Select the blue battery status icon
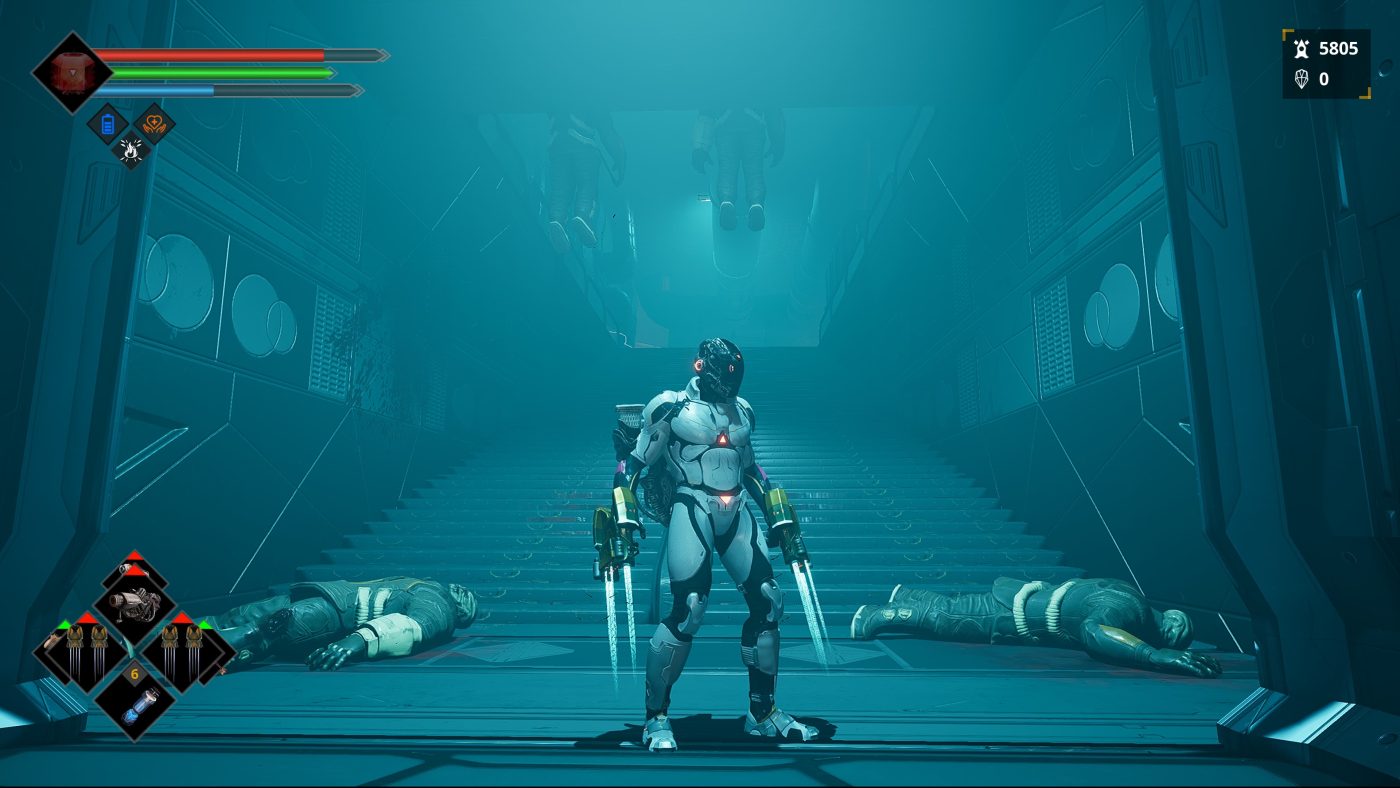Image resolution: width=1400 pixels, height=788 pixels. coord(108,124)
